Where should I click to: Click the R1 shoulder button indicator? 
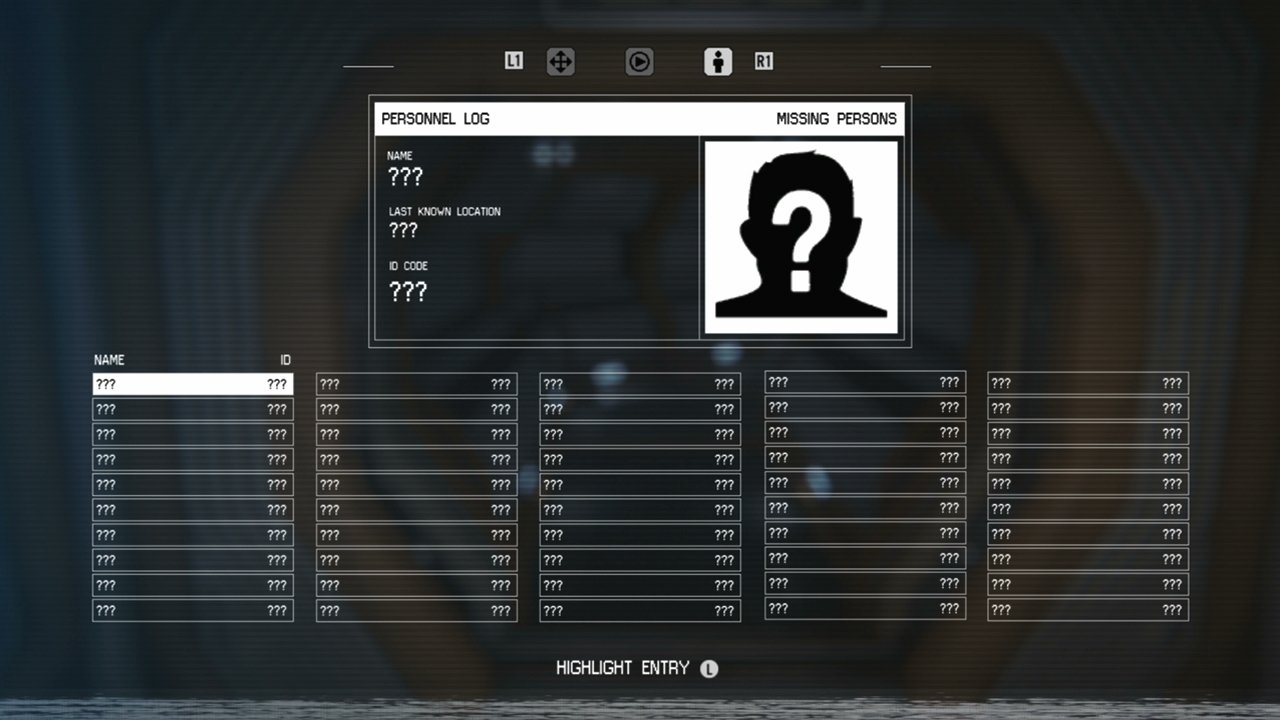(763, 61)
